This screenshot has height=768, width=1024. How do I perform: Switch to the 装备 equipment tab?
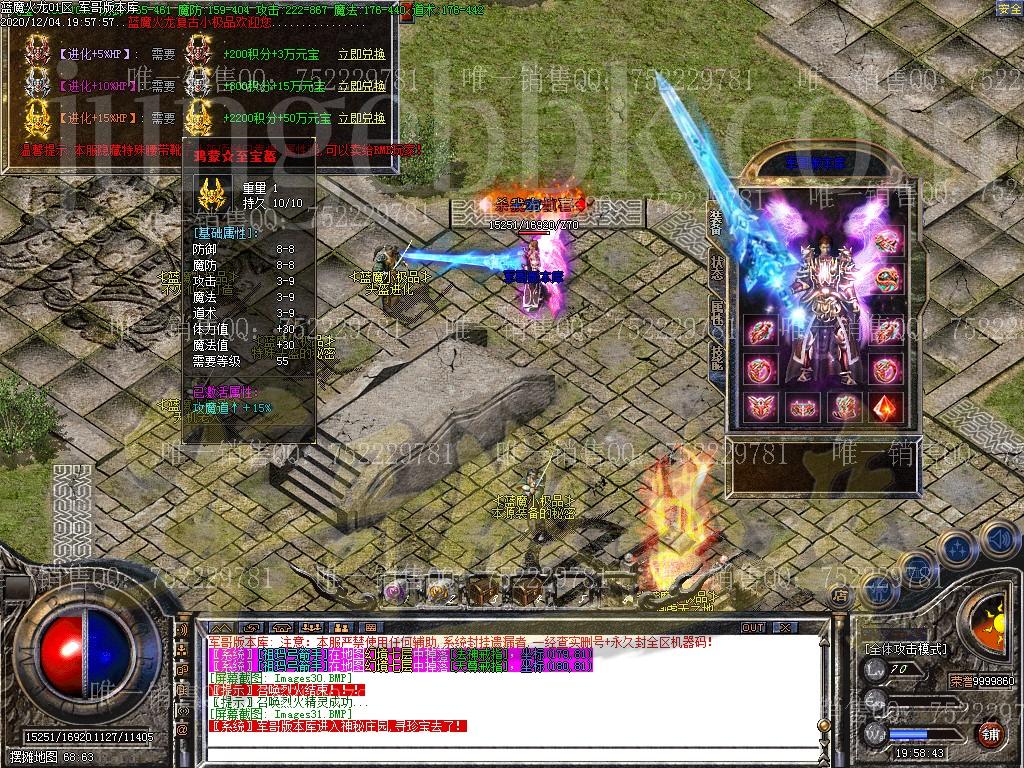pyautogui.click(x=716, y=223)
